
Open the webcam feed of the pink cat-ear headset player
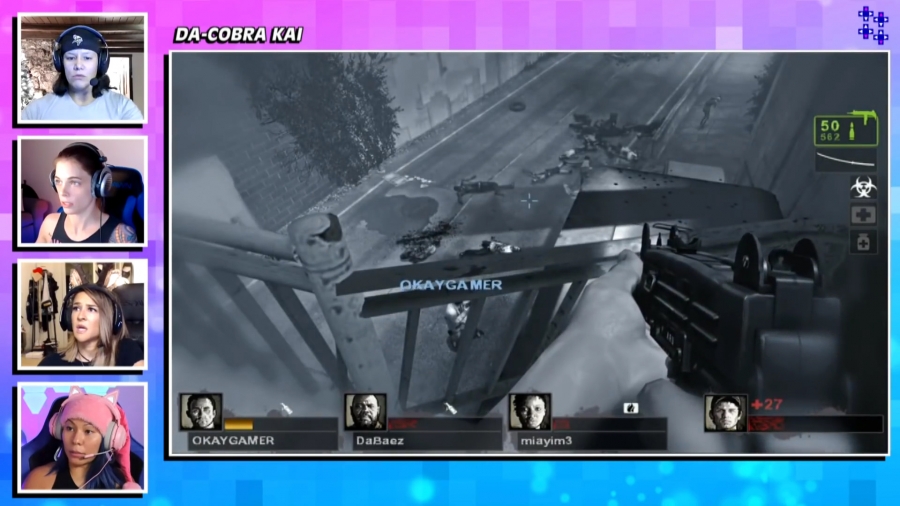click(x=82, y=438)
